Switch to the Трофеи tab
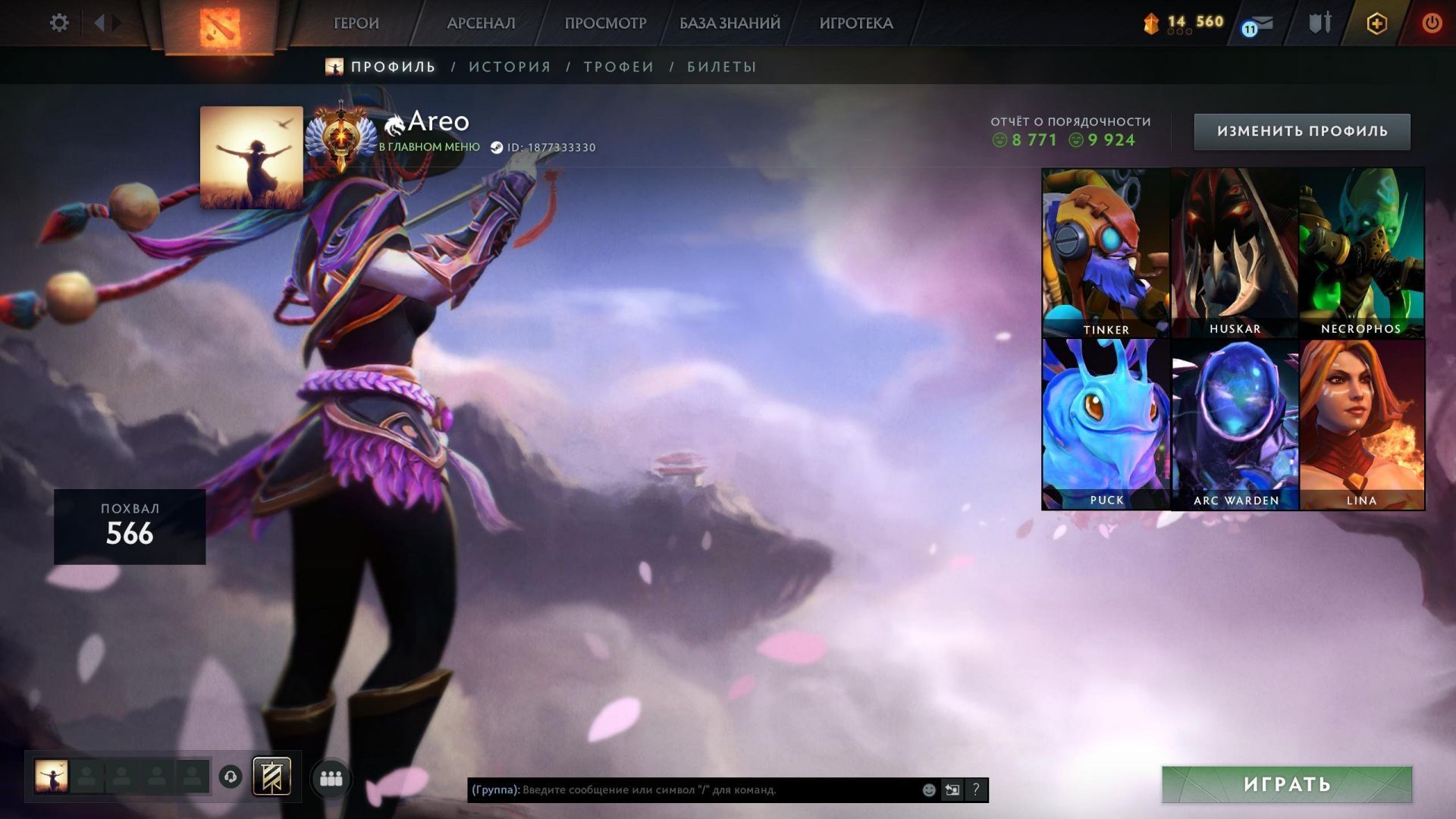The height and width of the screenshot is (819, 1456). 618,67
